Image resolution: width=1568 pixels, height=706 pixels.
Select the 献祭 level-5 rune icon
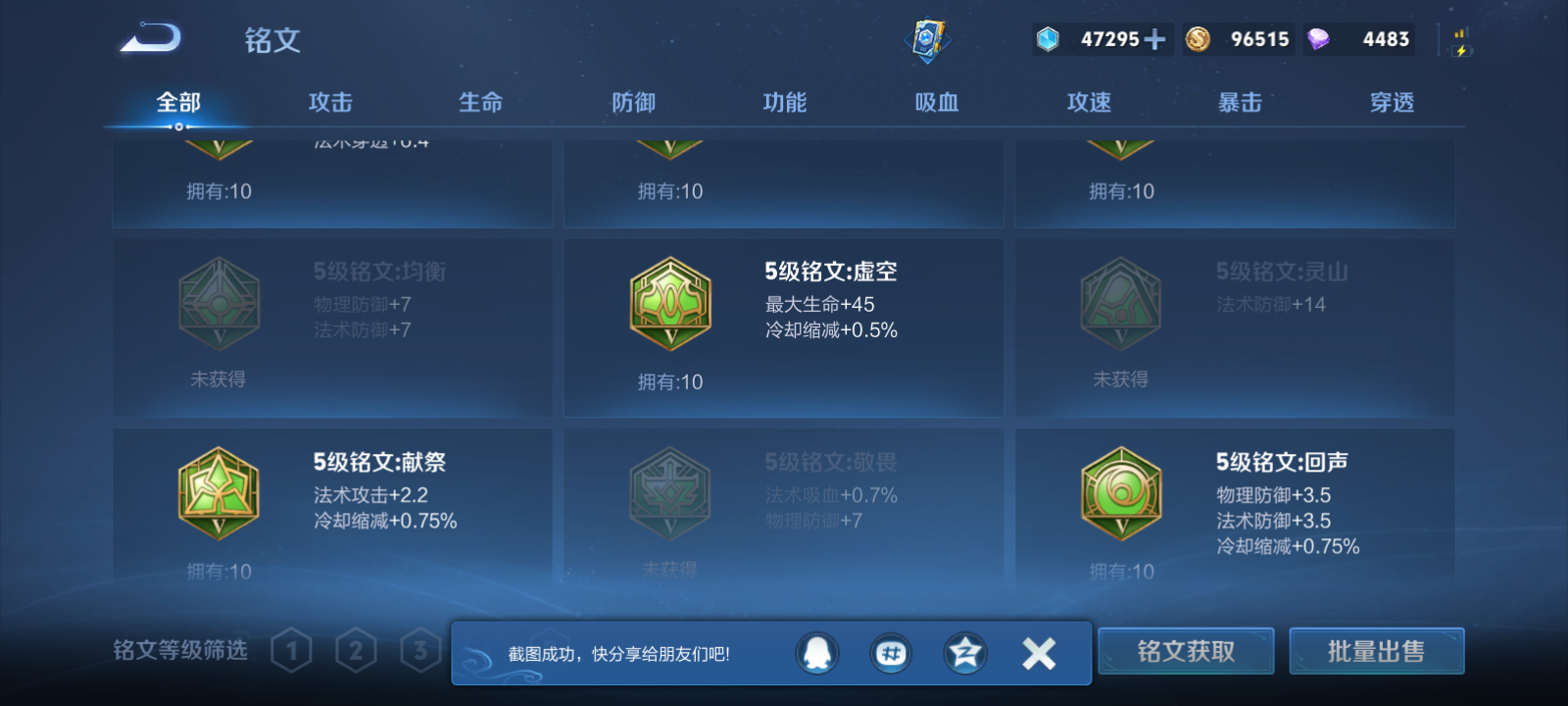218,493
